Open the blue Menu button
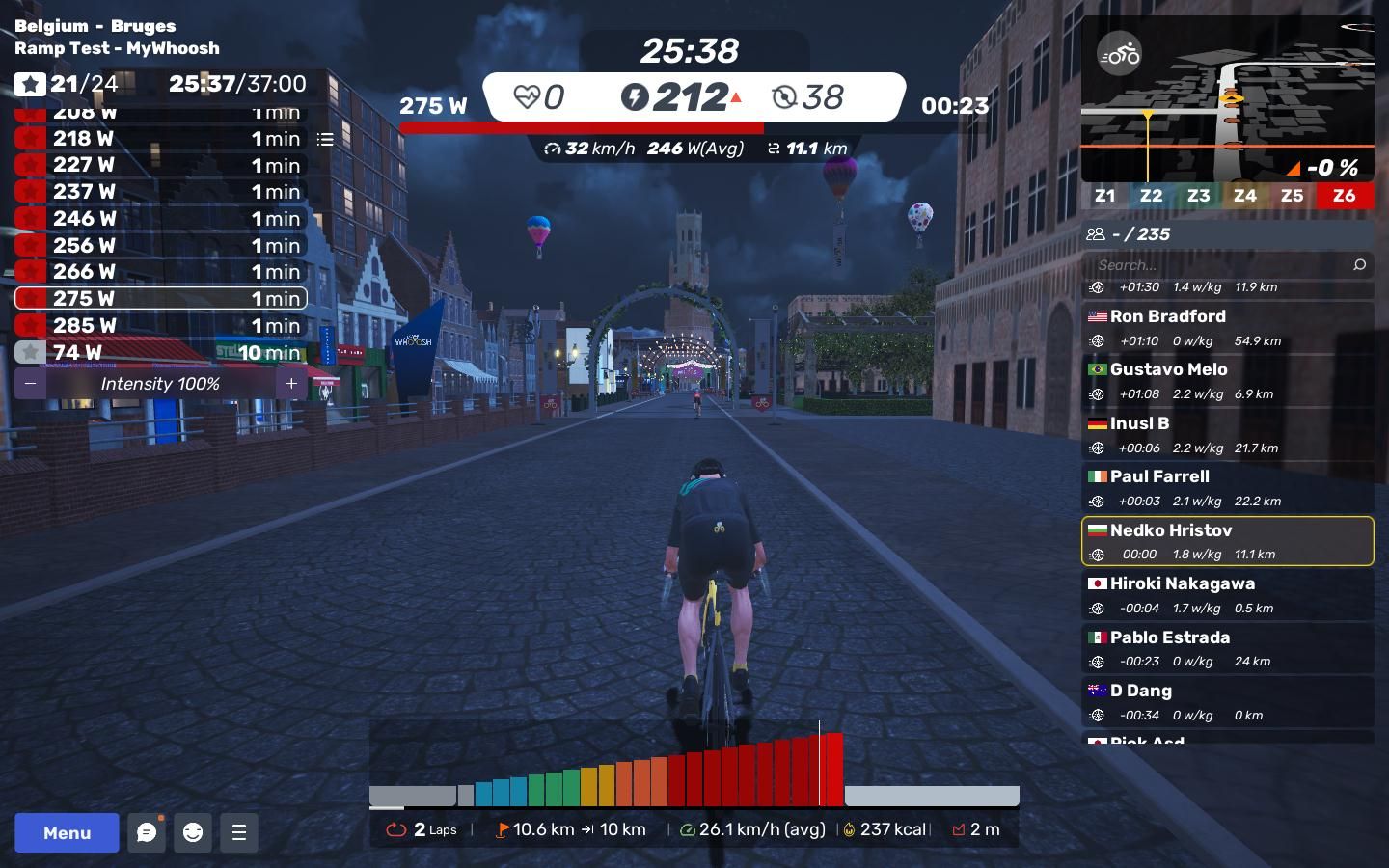The height and width of the screenshot is (868, 1389). pyautogui.click(x=67, y=832)
